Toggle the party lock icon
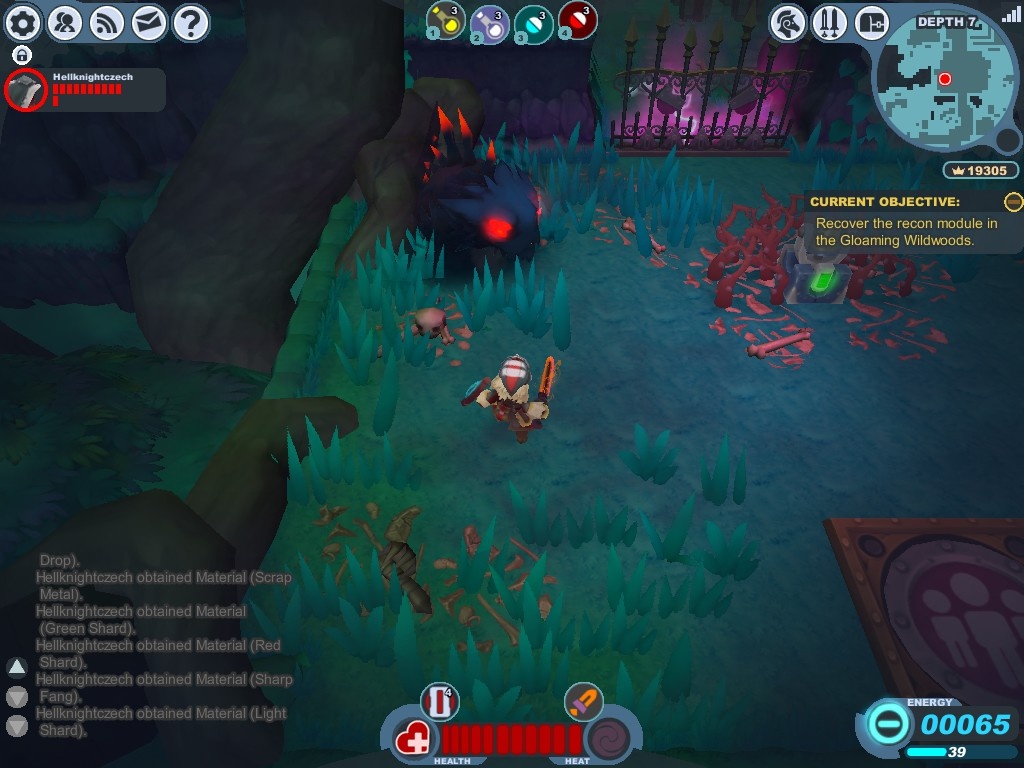Image resolution: width=1024 pixels, height=768 pixels. 22,55
